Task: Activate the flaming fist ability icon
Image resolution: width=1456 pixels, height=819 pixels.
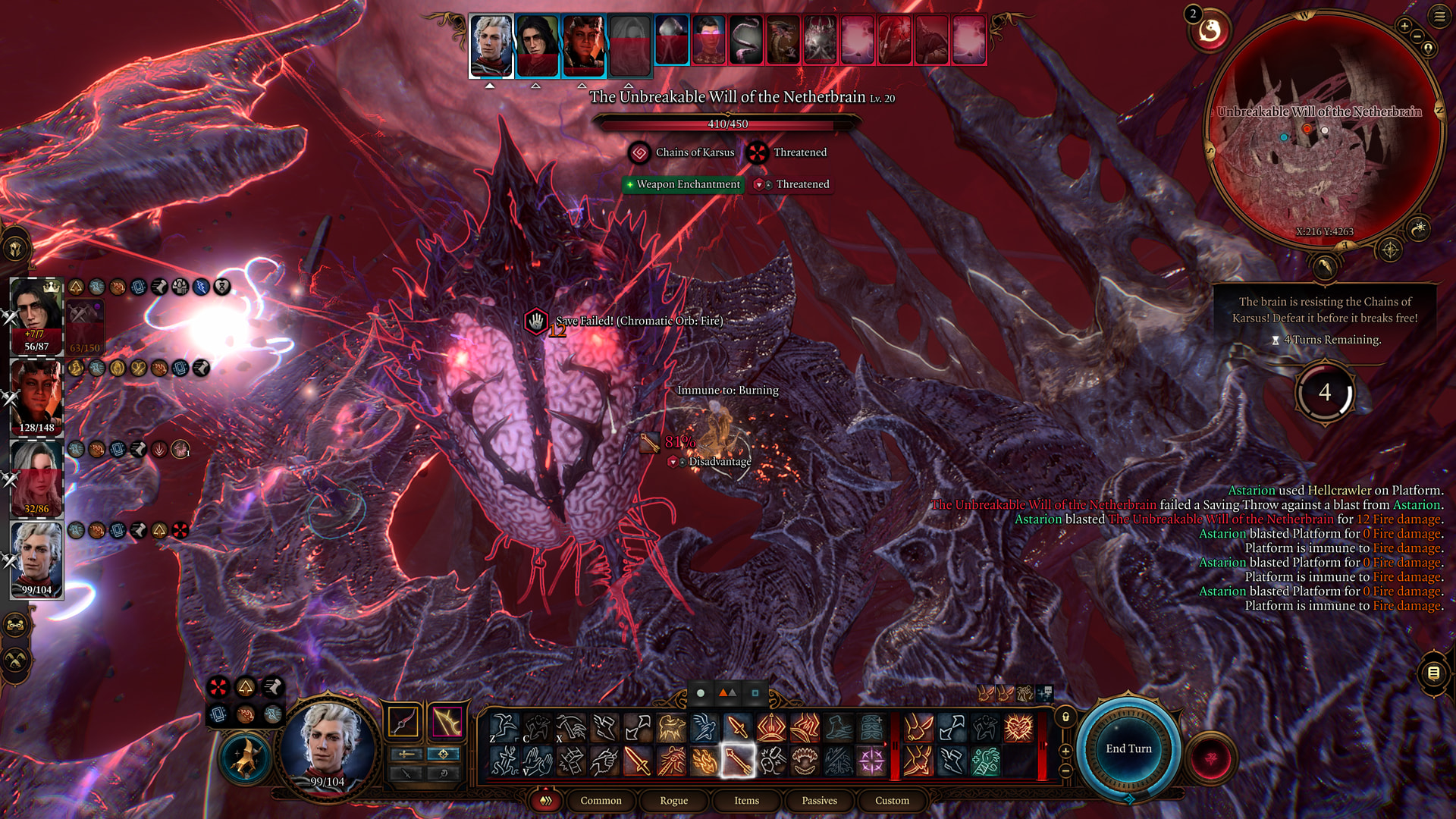Action: [704, 761]
